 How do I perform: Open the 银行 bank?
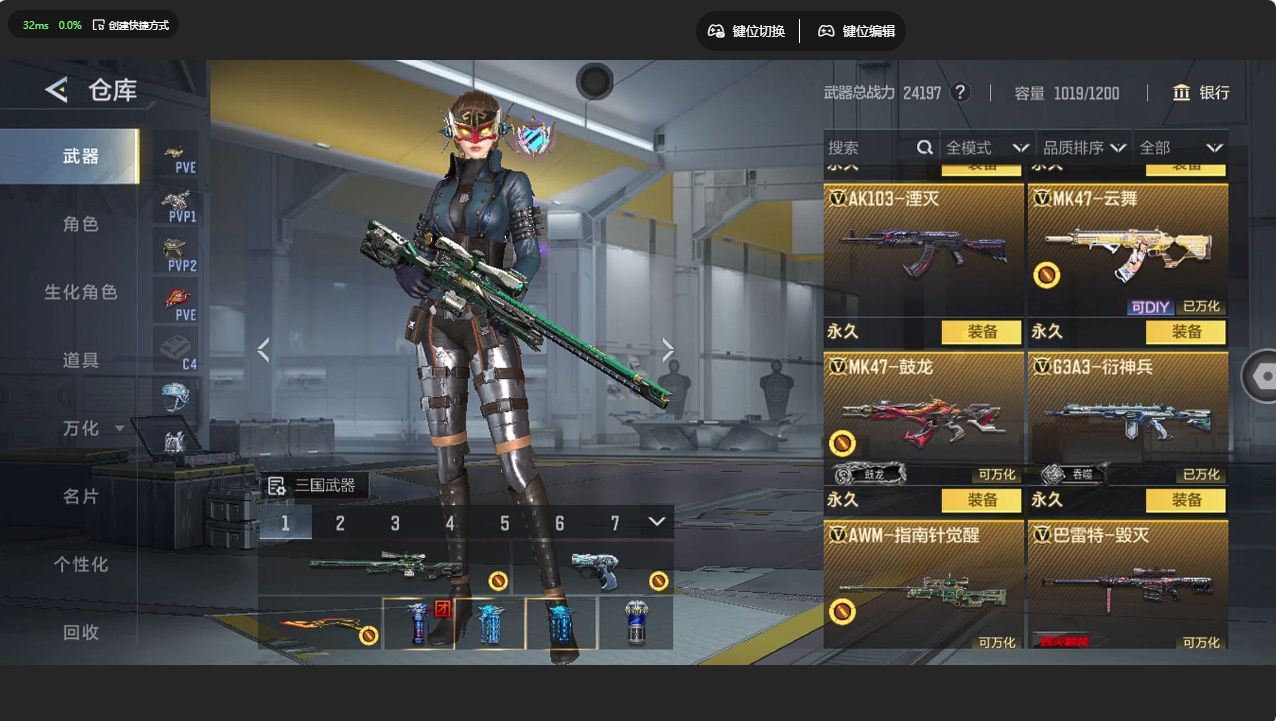(1201, 93)
